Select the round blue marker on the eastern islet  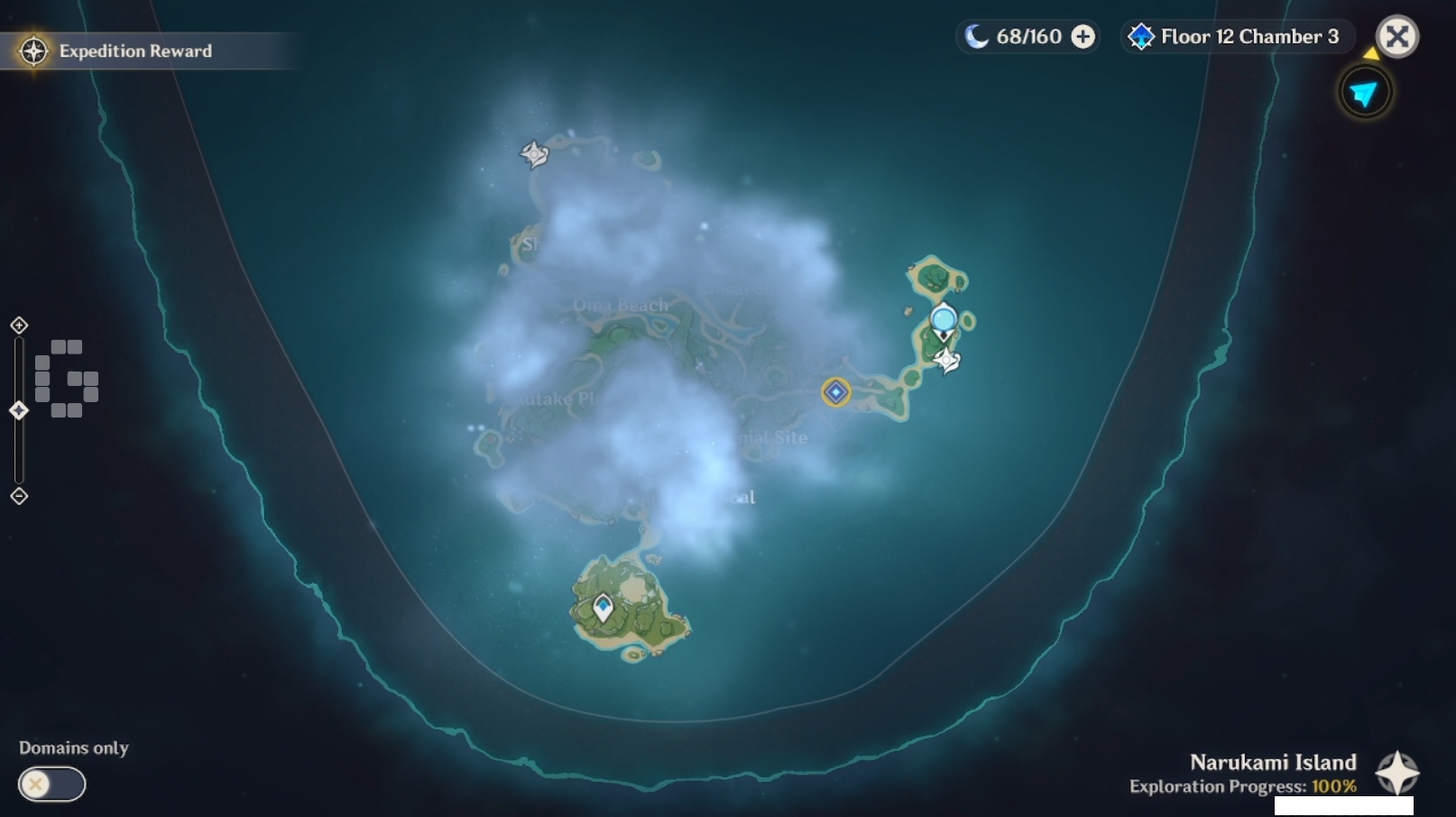pos(944,320)
